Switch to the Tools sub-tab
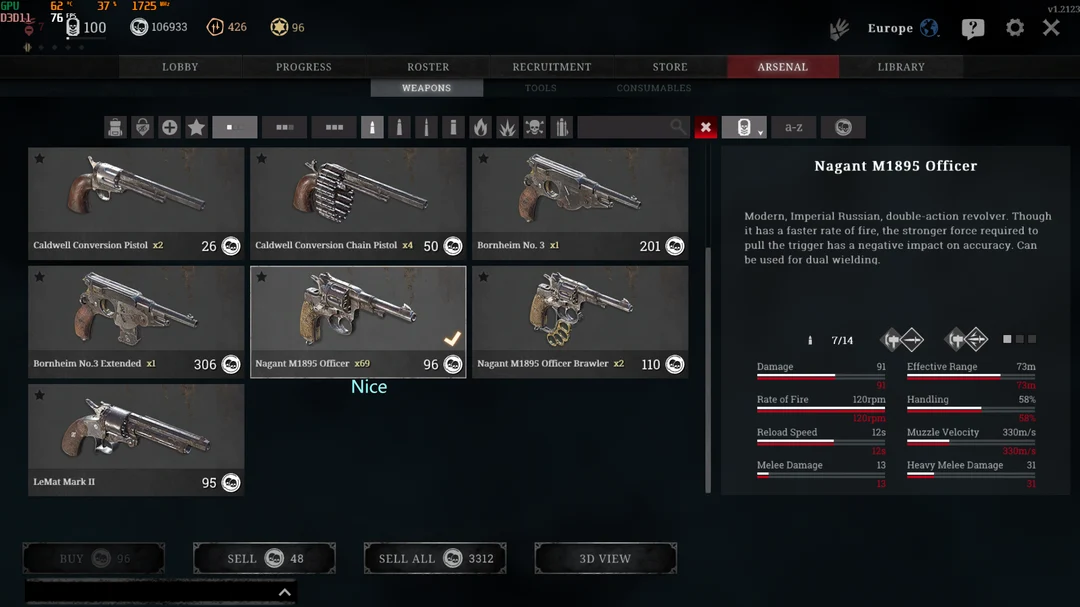This screenshot has width=1080, height=607. [x=541, y=88]
